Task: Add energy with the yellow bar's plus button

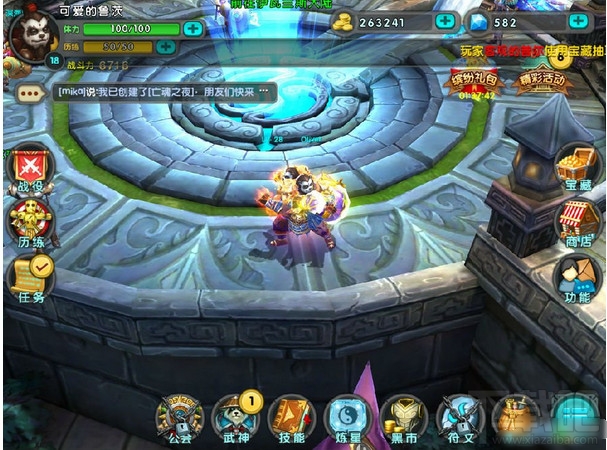Action: pos(166,46)
